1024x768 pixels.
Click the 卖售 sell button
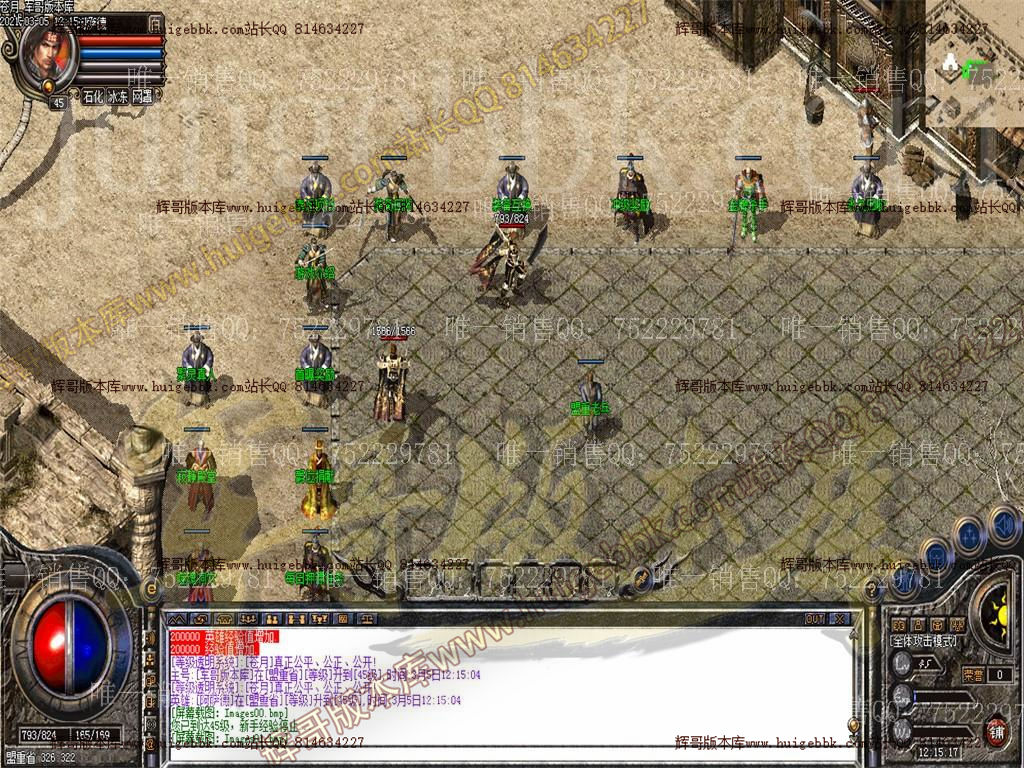coord(973,675)
